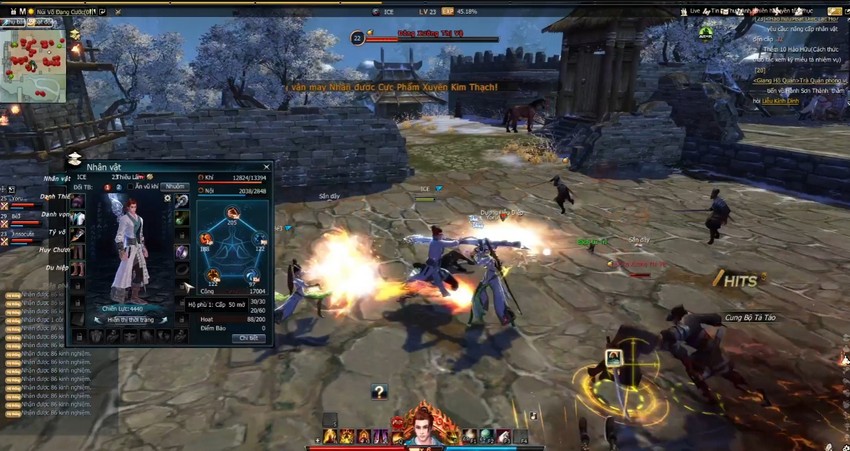
Task: Open the question mark help icon
Action: pos(378,392)
